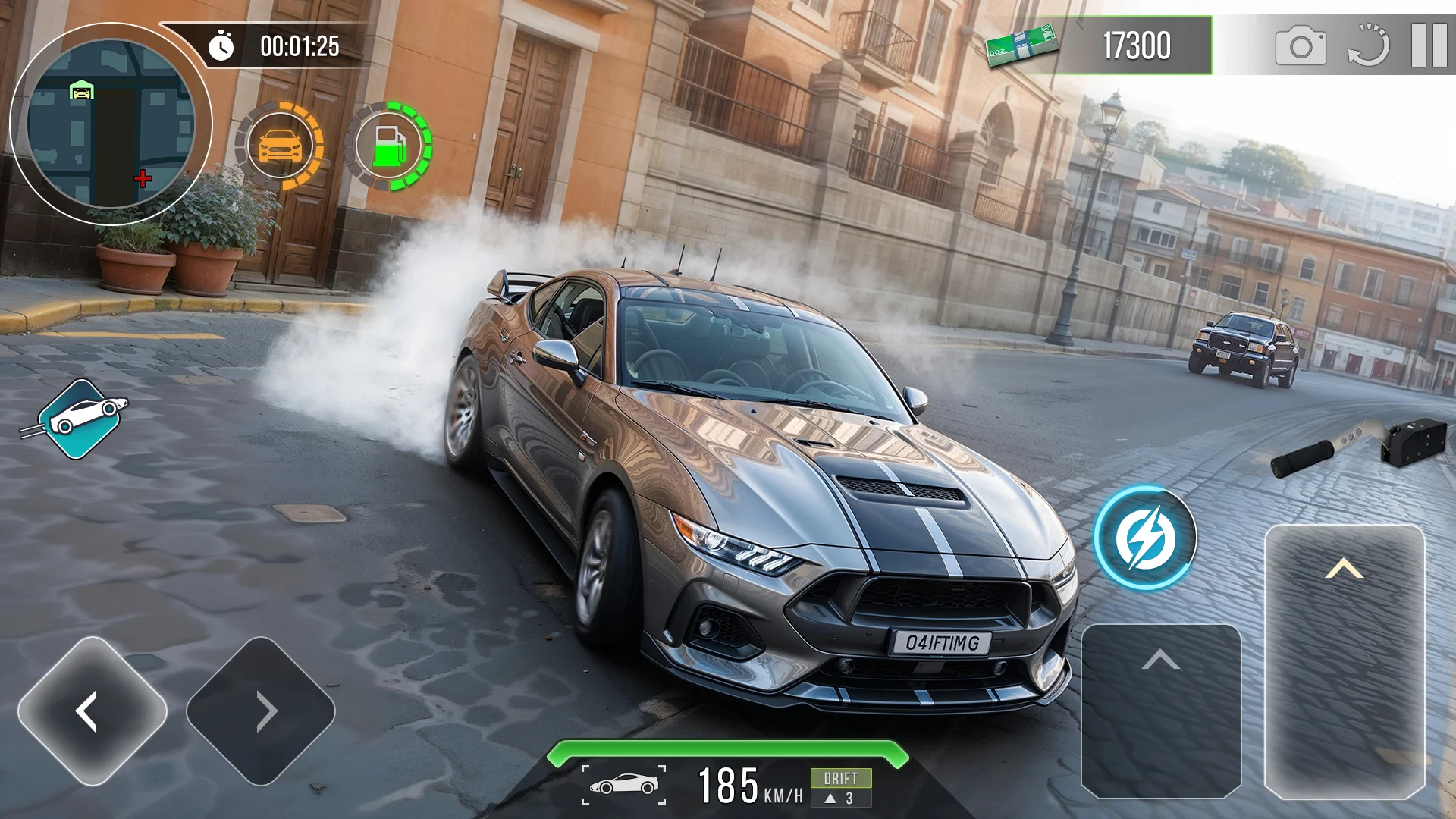Tap the short brake pedal
Viewport: 1456px width, 819px height.
pos(1160,711)
